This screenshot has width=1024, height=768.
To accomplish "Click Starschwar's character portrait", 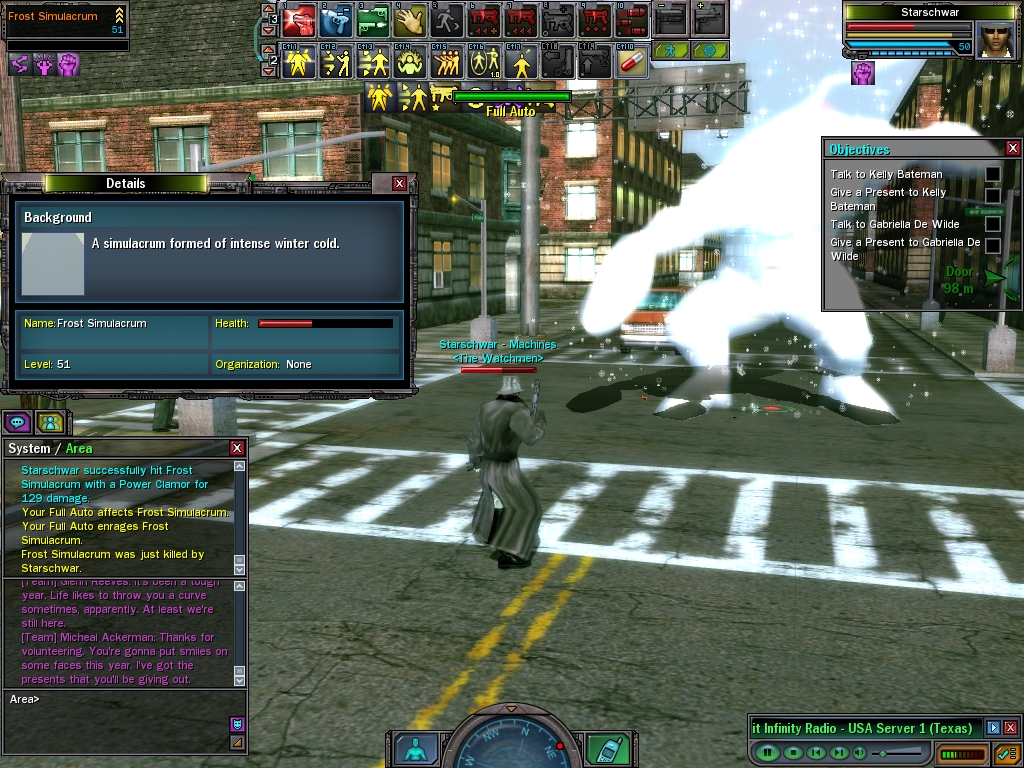I will [x=995, y=40].
